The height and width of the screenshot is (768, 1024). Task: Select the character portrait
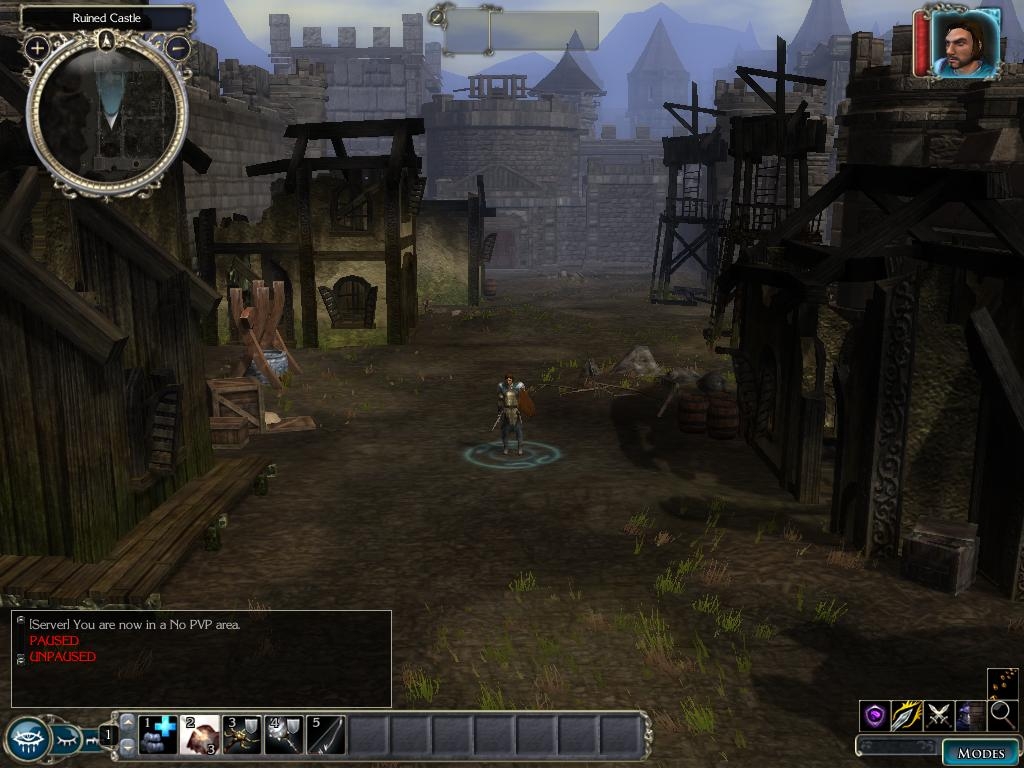pyautogui.click(x=965, y=43)
